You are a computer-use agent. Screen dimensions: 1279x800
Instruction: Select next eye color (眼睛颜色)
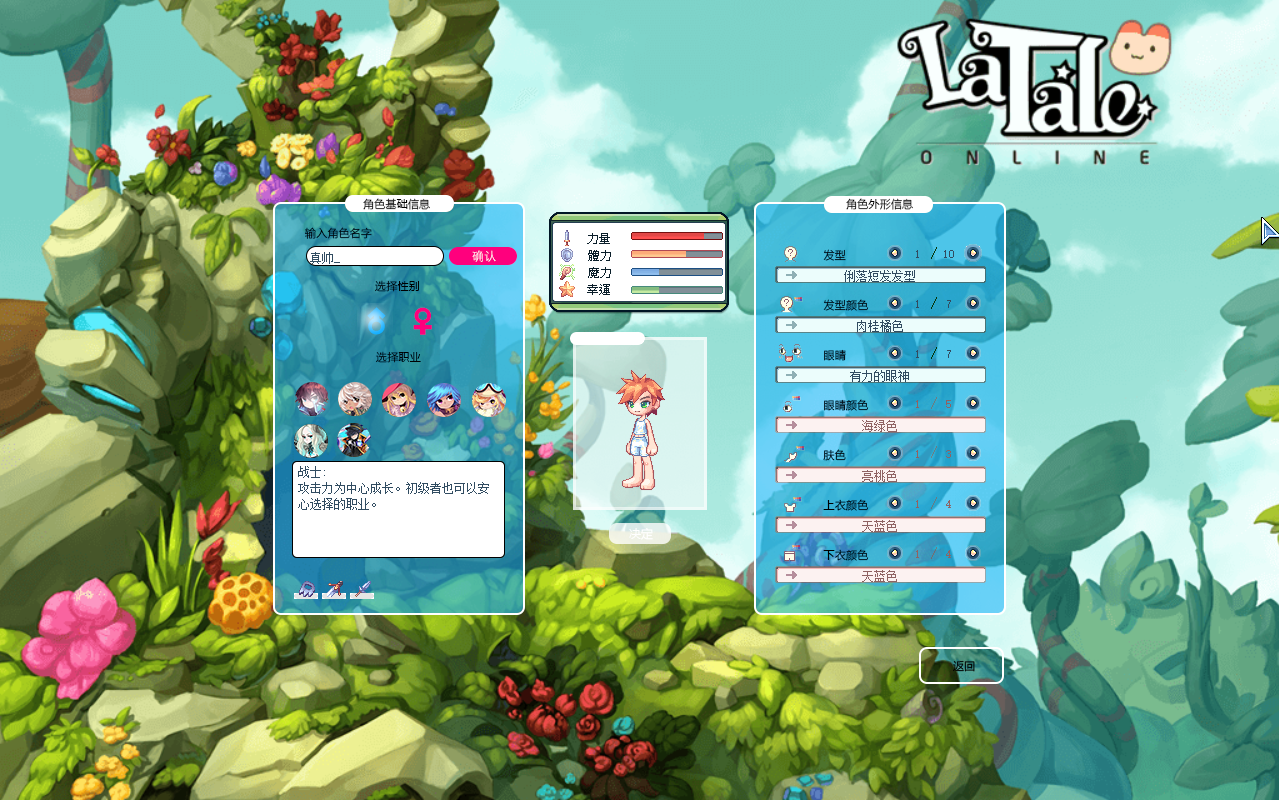tap(973, 403)
